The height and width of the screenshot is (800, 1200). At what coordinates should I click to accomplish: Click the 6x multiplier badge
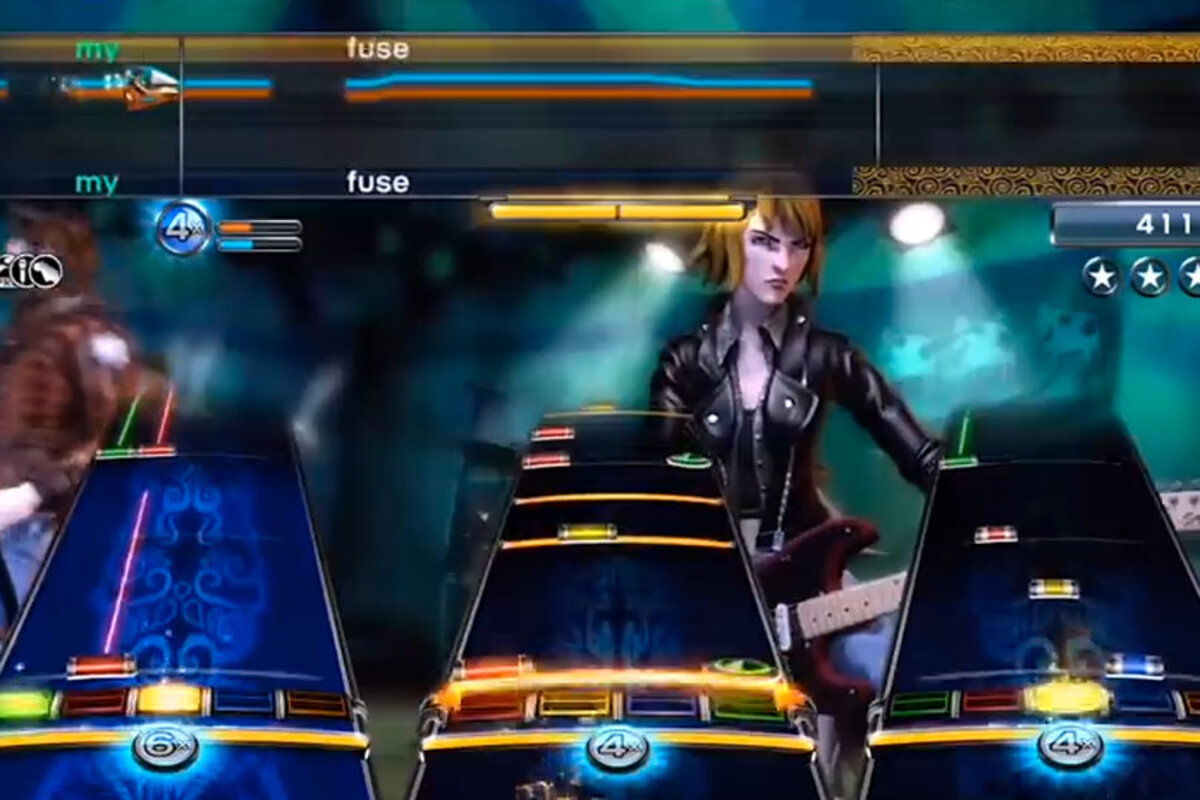(x=165, y=745)
